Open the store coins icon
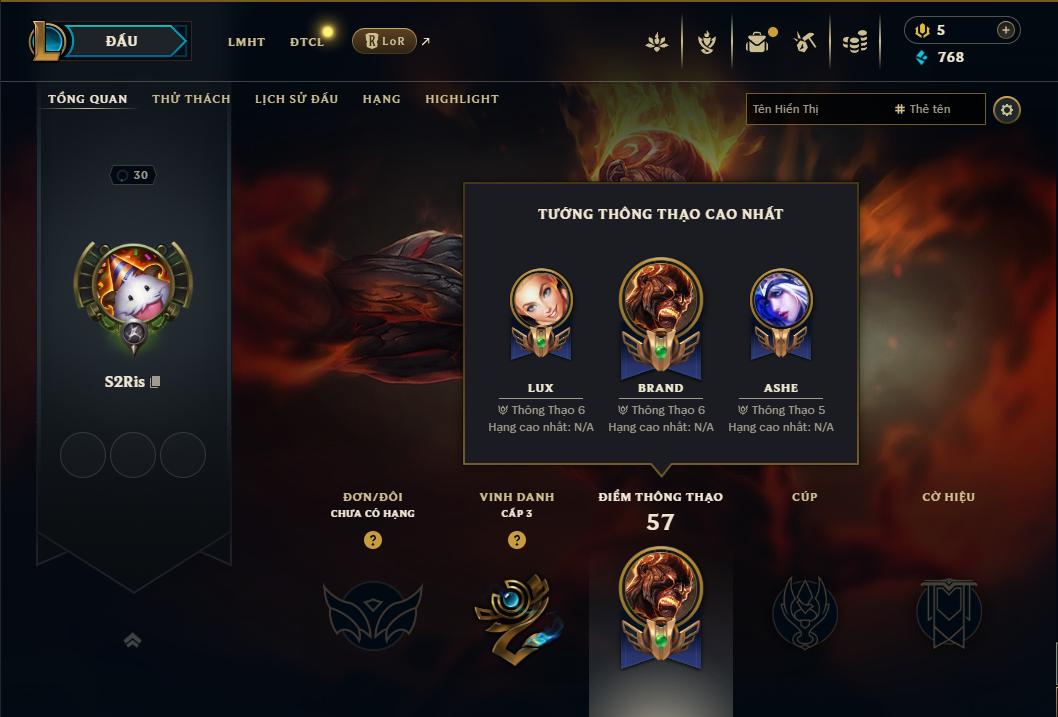Screen dimensions: 1058x717 (x=854, y=42)
